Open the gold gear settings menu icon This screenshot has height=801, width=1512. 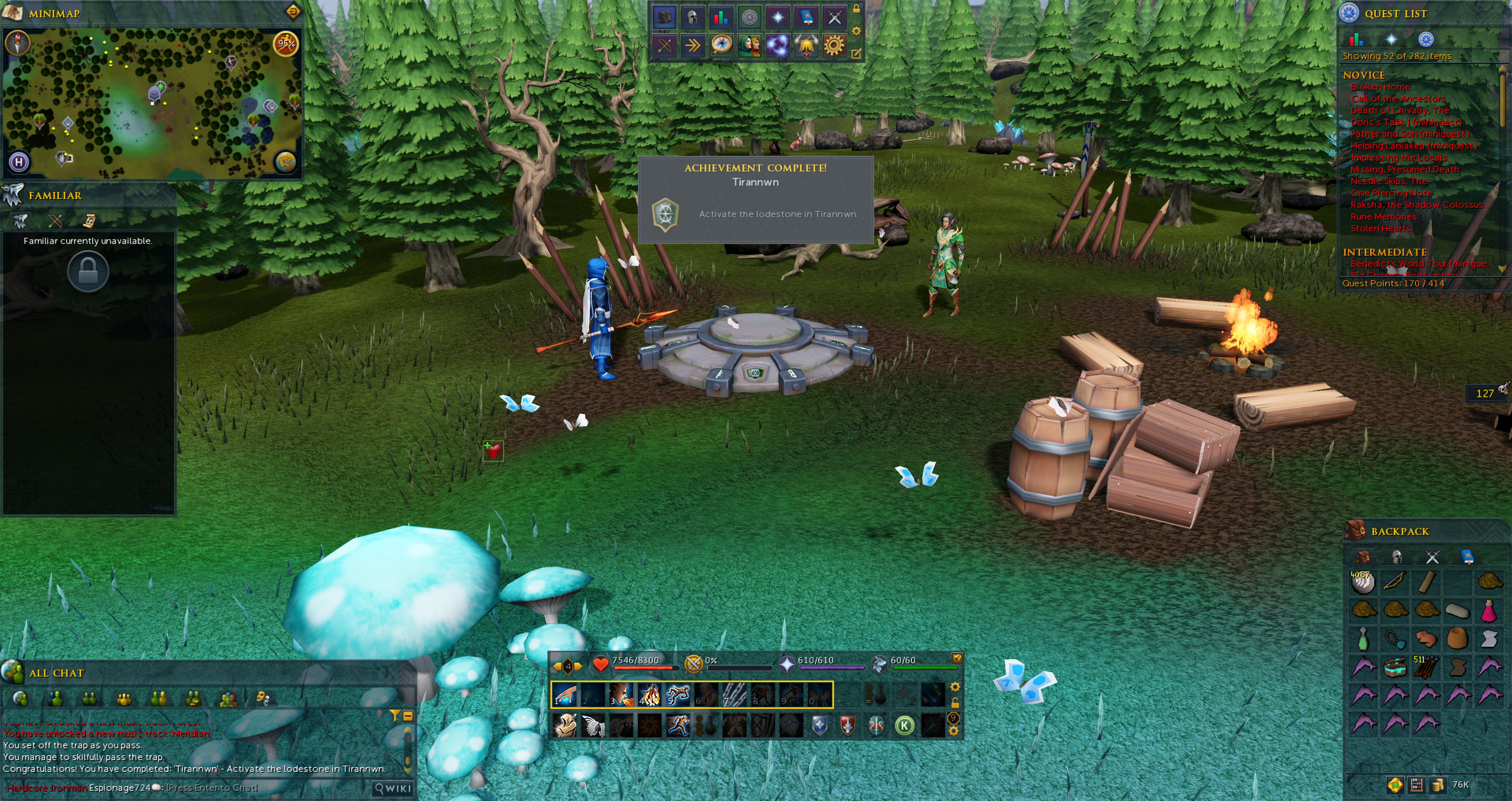[x=834, y=45]
